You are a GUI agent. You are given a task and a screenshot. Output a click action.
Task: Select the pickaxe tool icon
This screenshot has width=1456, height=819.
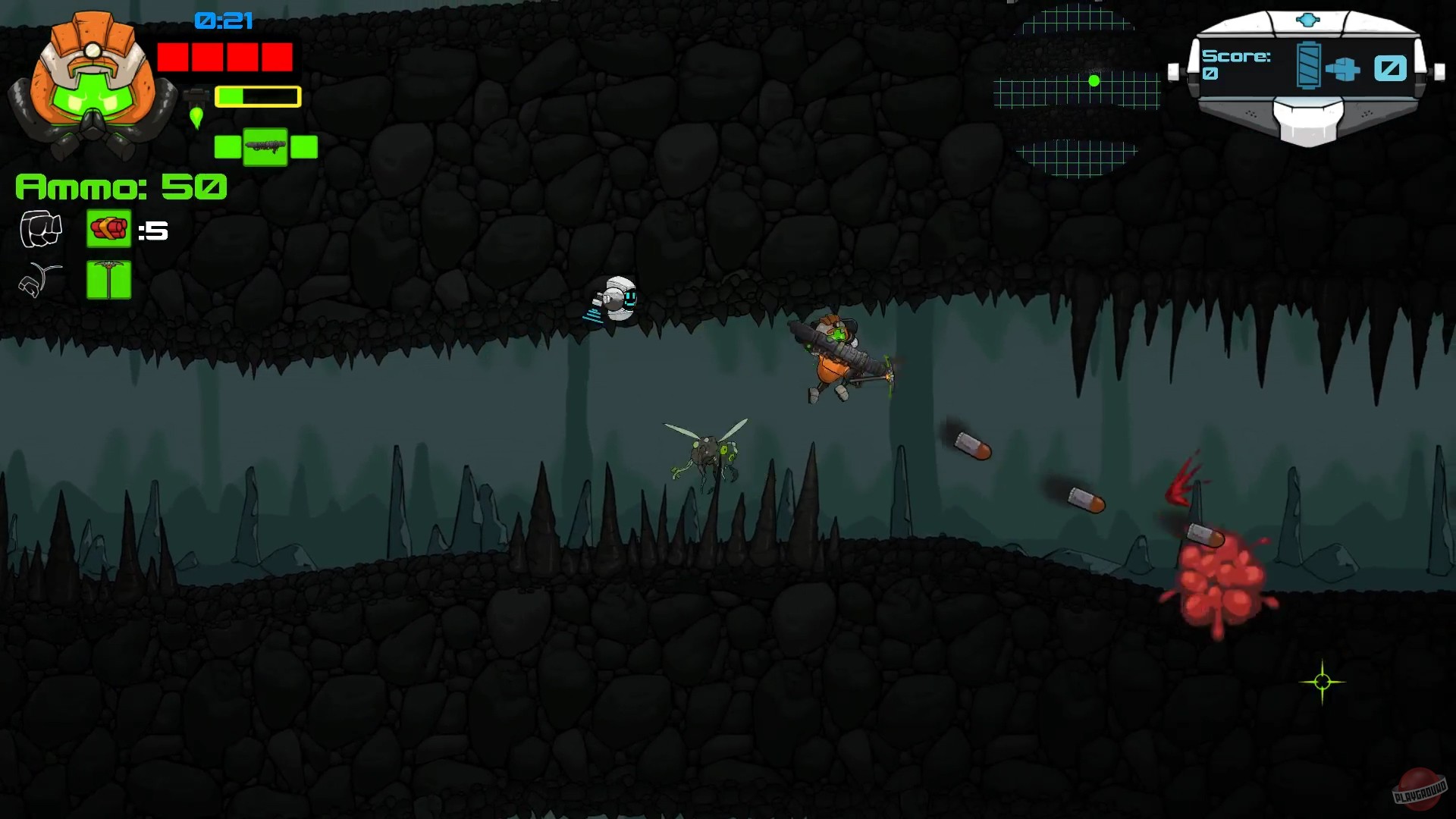(108, 278)
